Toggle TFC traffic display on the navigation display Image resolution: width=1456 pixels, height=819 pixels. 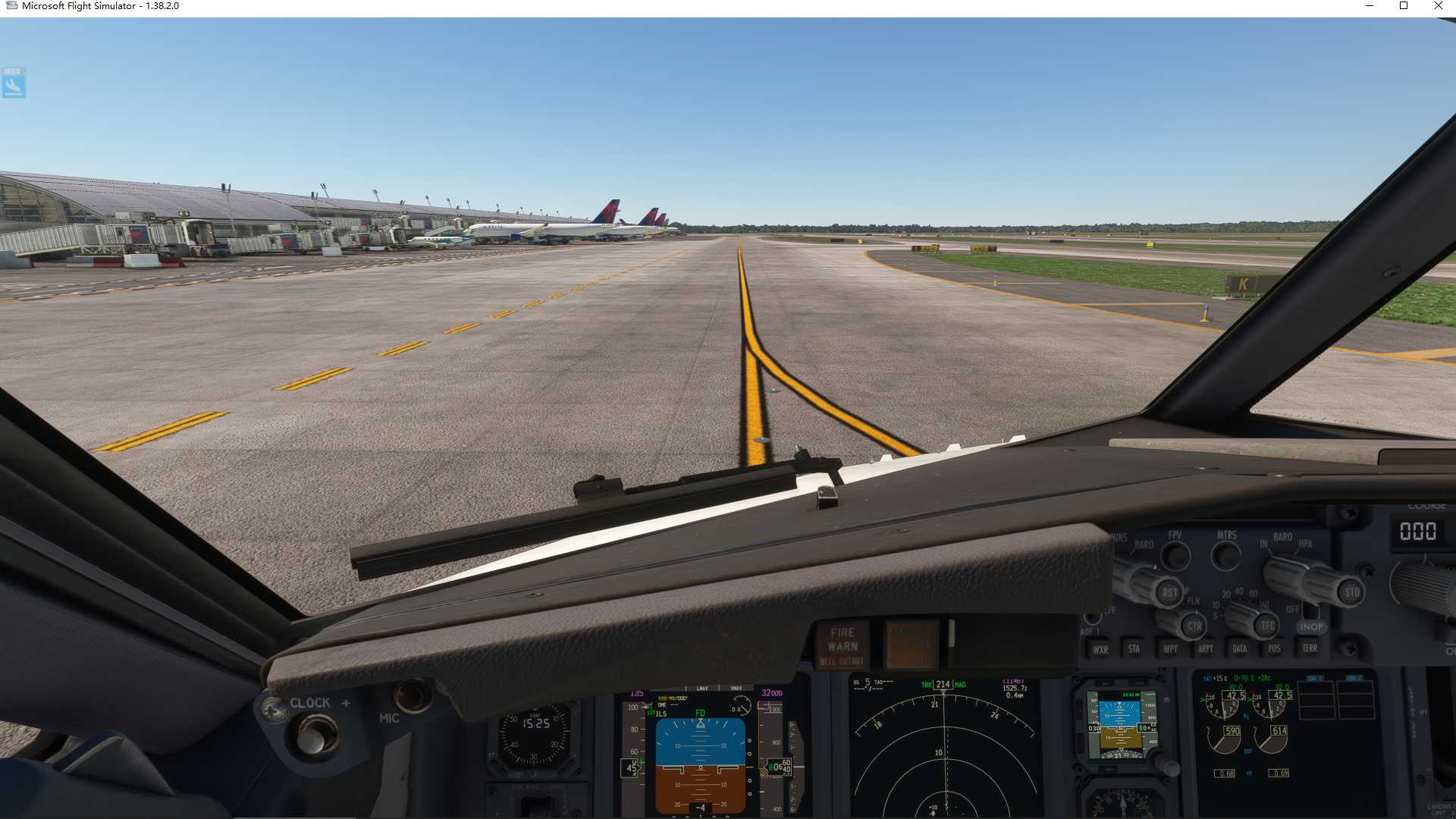coord(1268,626)
